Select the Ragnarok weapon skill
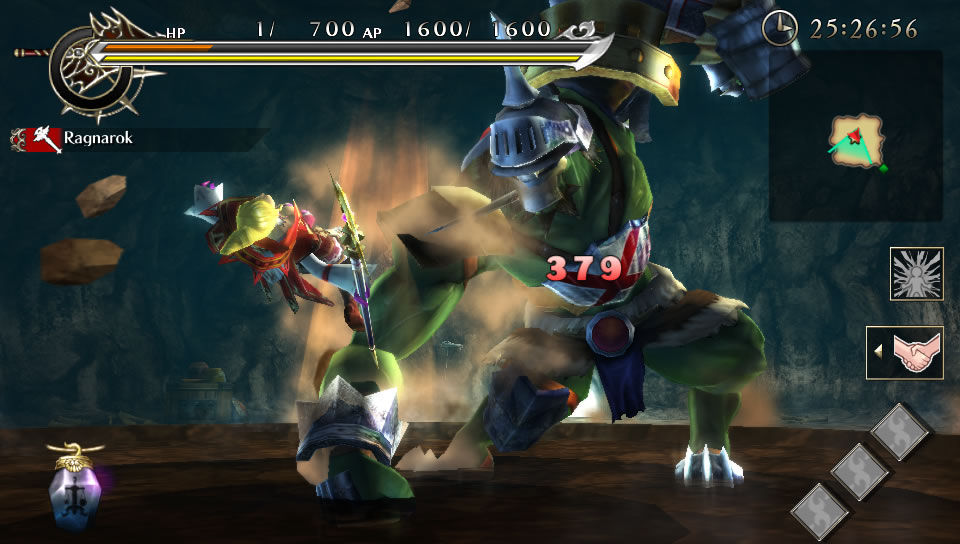 coord(73,139)
